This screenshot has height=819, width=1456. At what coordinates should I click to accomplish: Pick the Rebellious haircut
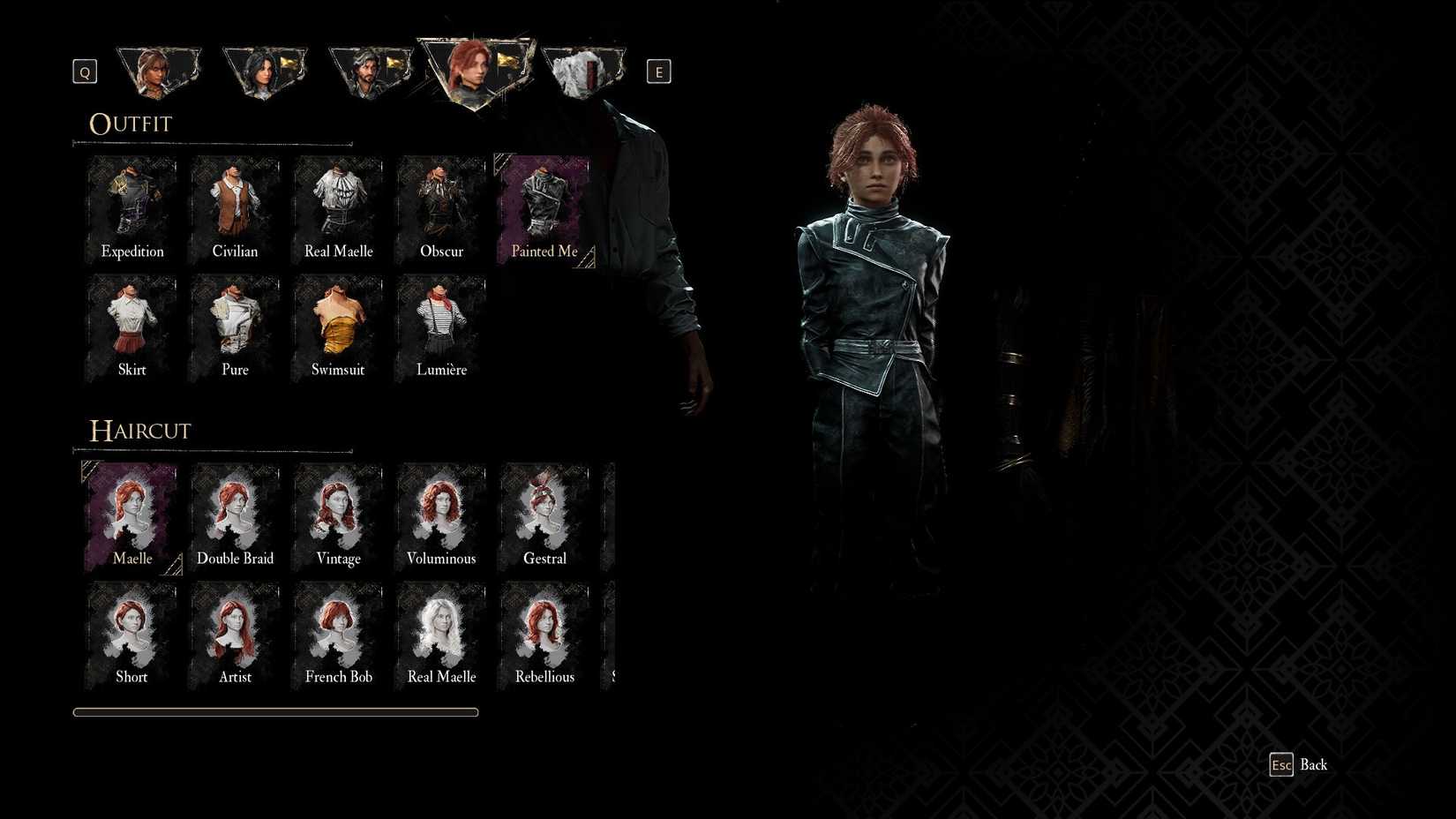(x=544, y=633)
